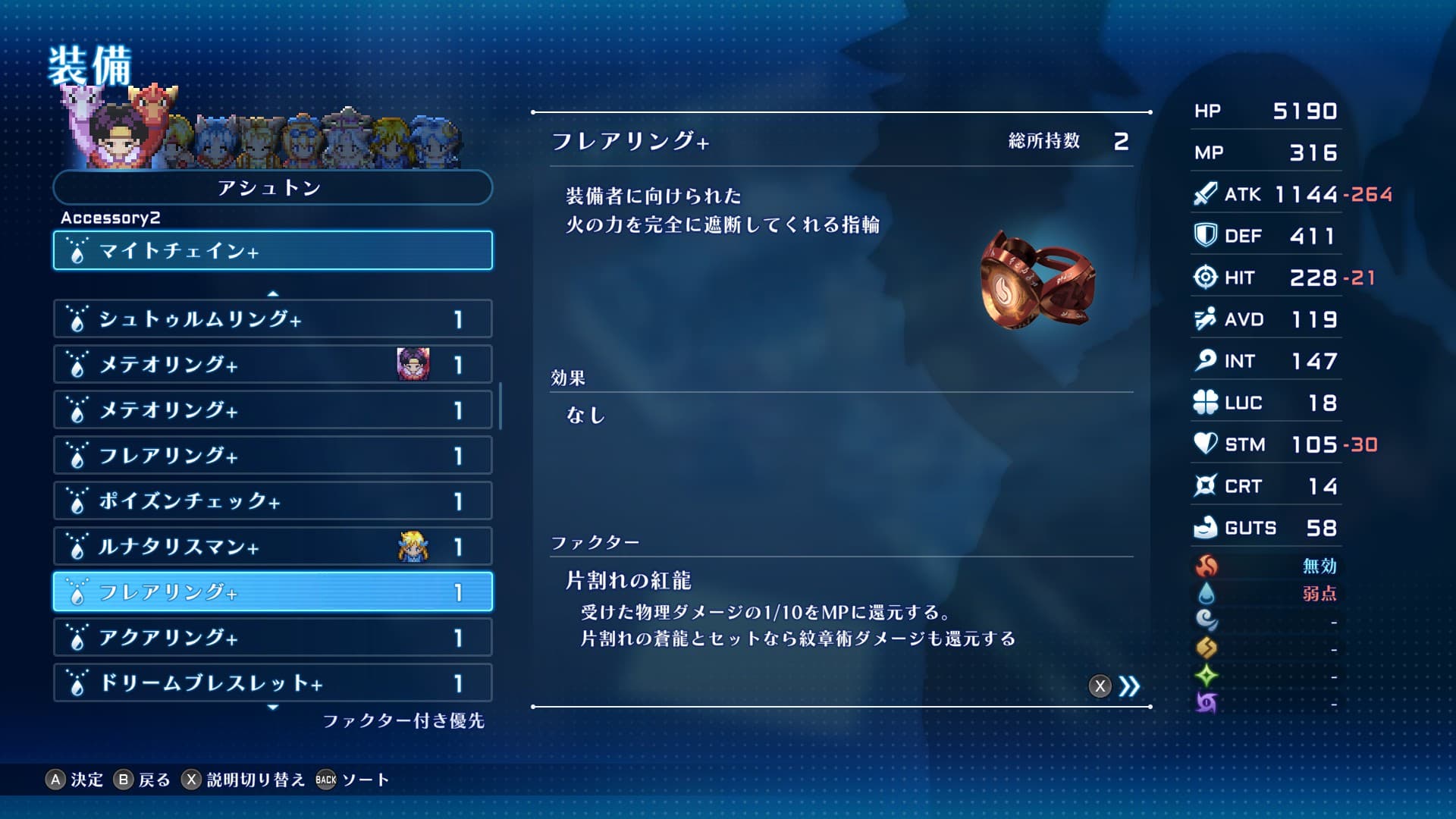The height and width of the screenshot is (819, 1456).
Task: Choose アクアリング+ from the accessory list
Action: 272,638
